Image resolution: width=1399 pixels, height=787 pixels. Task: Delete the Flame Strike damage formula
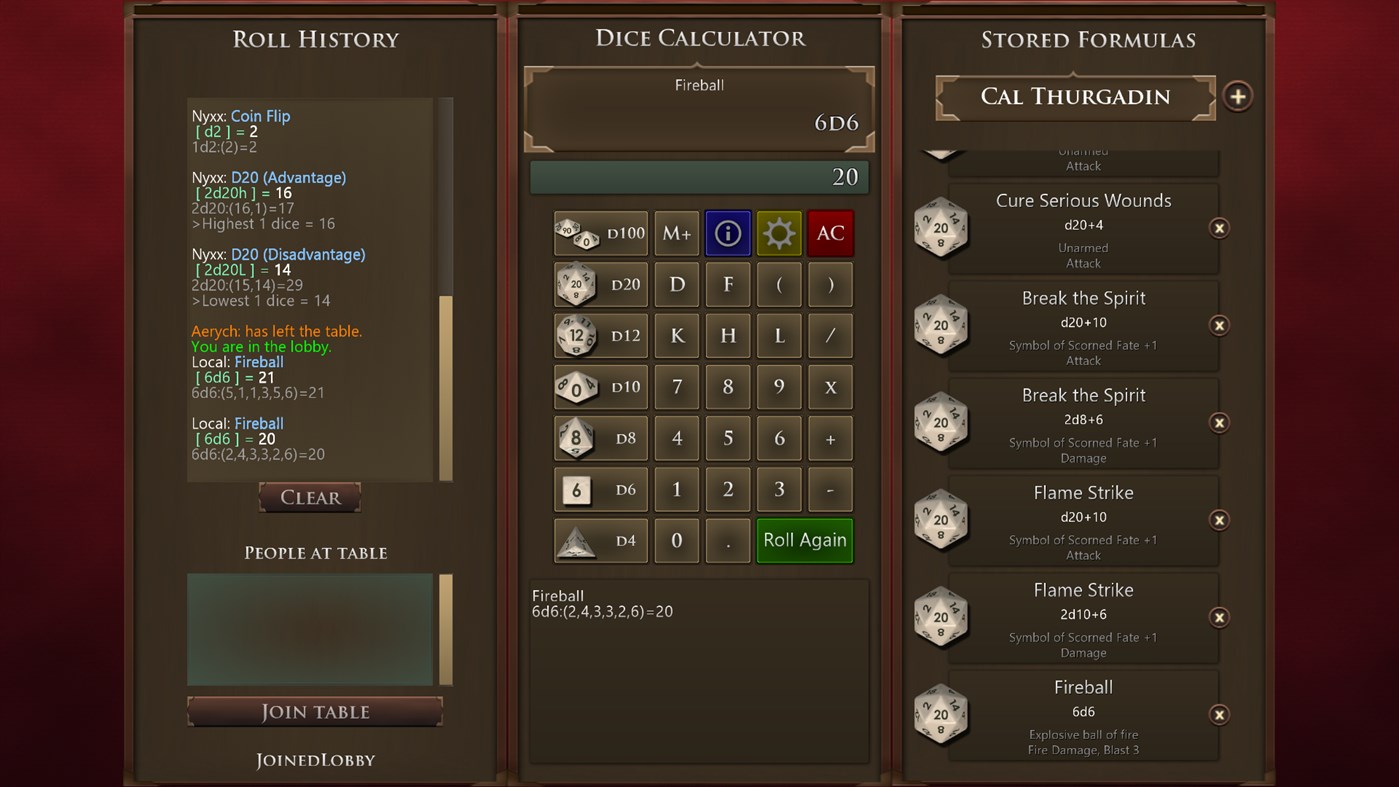click(1219, 617)
